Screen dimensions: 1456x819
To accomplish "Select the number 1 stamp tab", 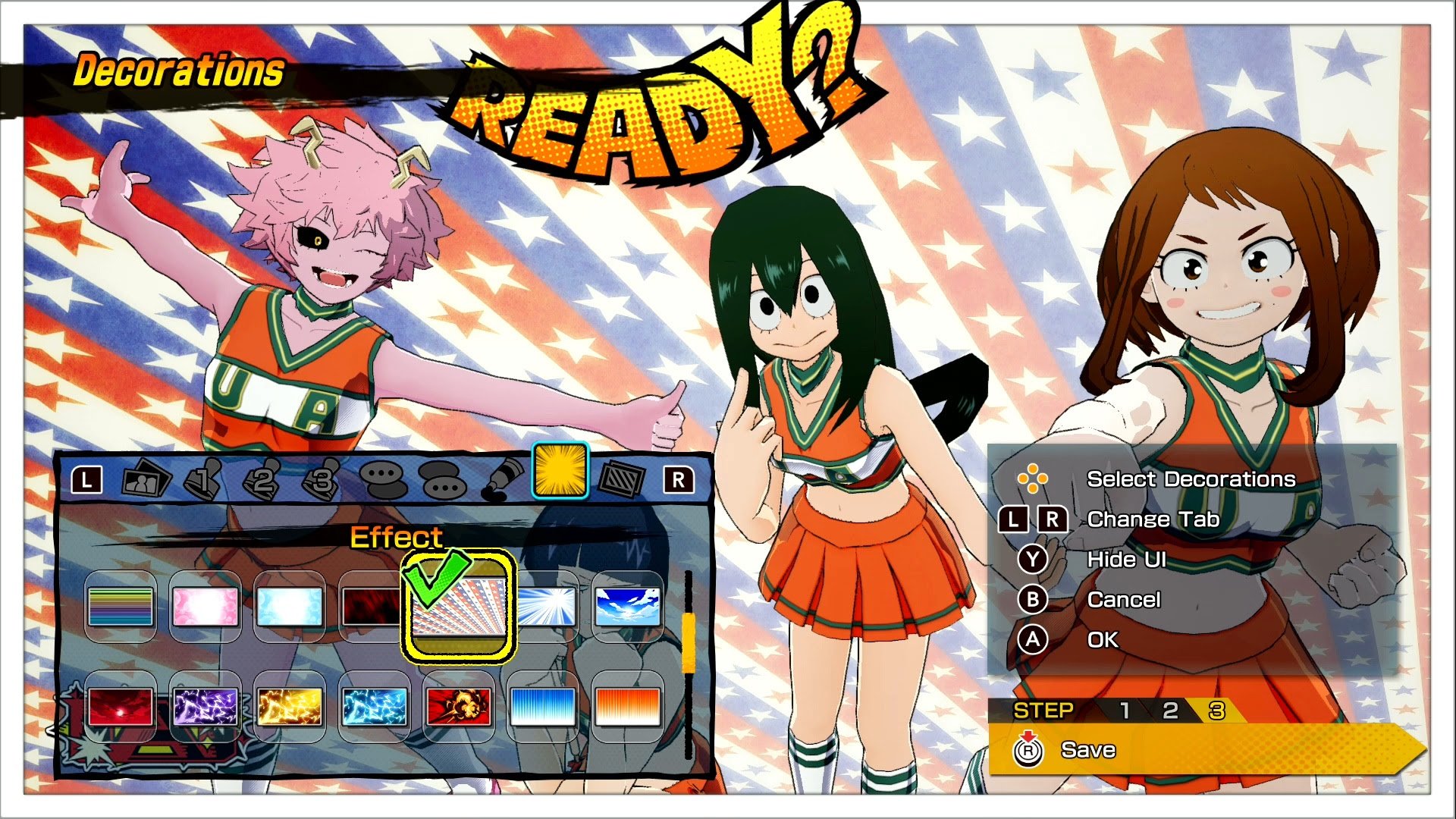I will (x=203, y=479).
